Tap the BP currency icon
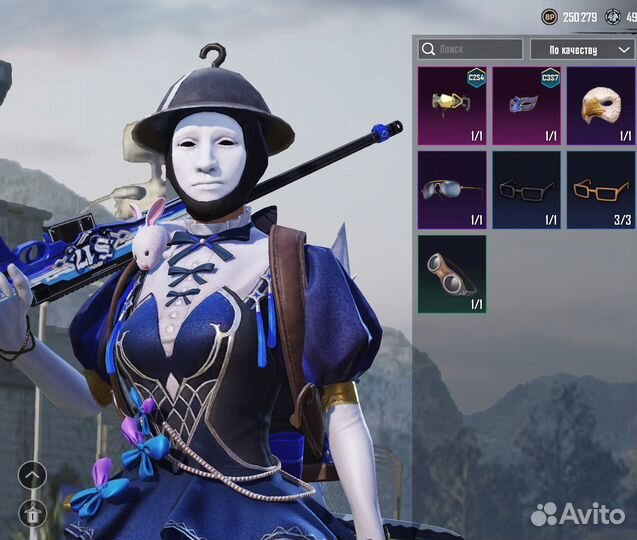The image size is (637, 540). pos(549,16)
